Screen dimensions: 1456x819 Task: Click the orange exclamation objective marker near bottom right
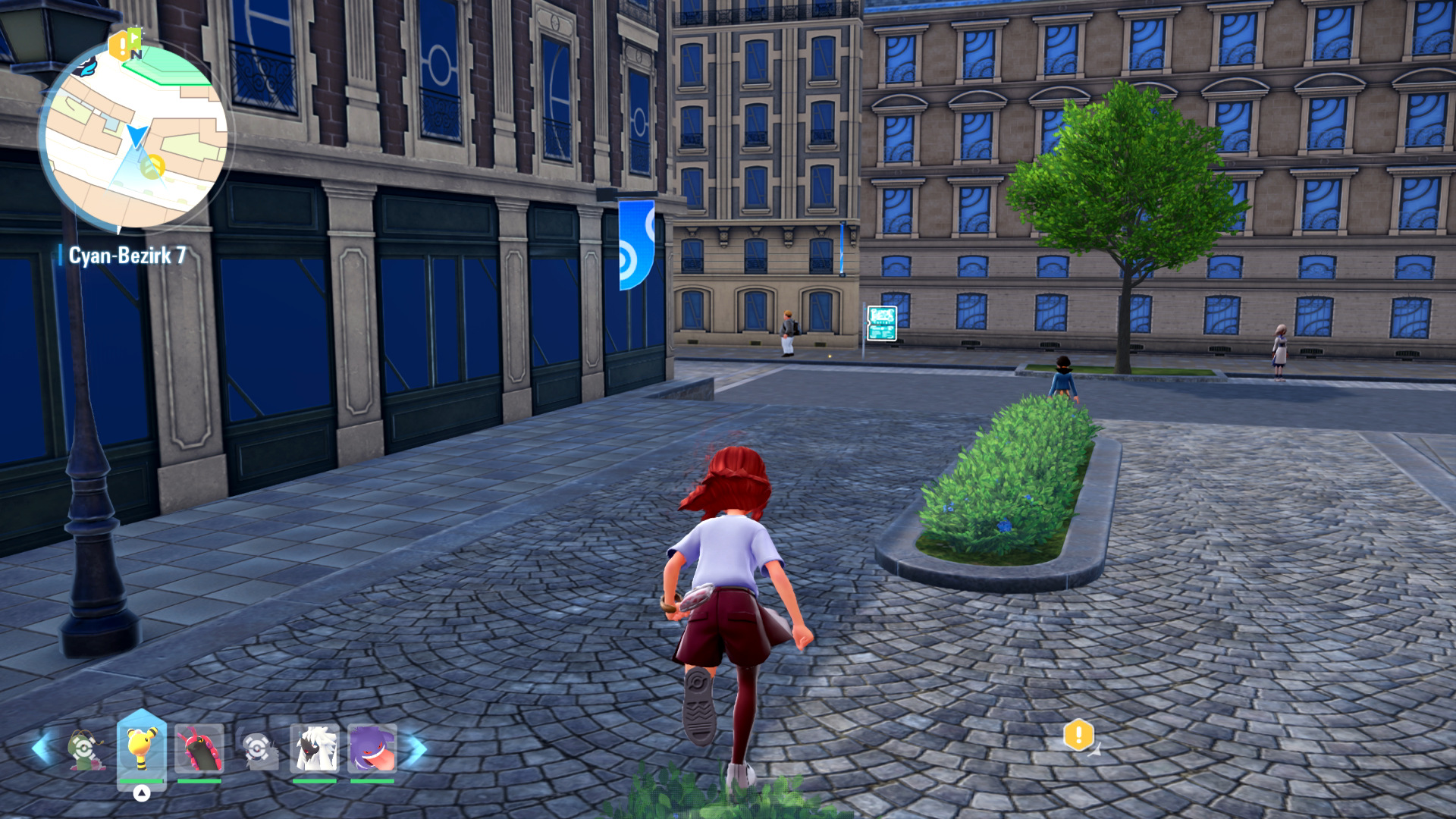tap(1078, 735)
